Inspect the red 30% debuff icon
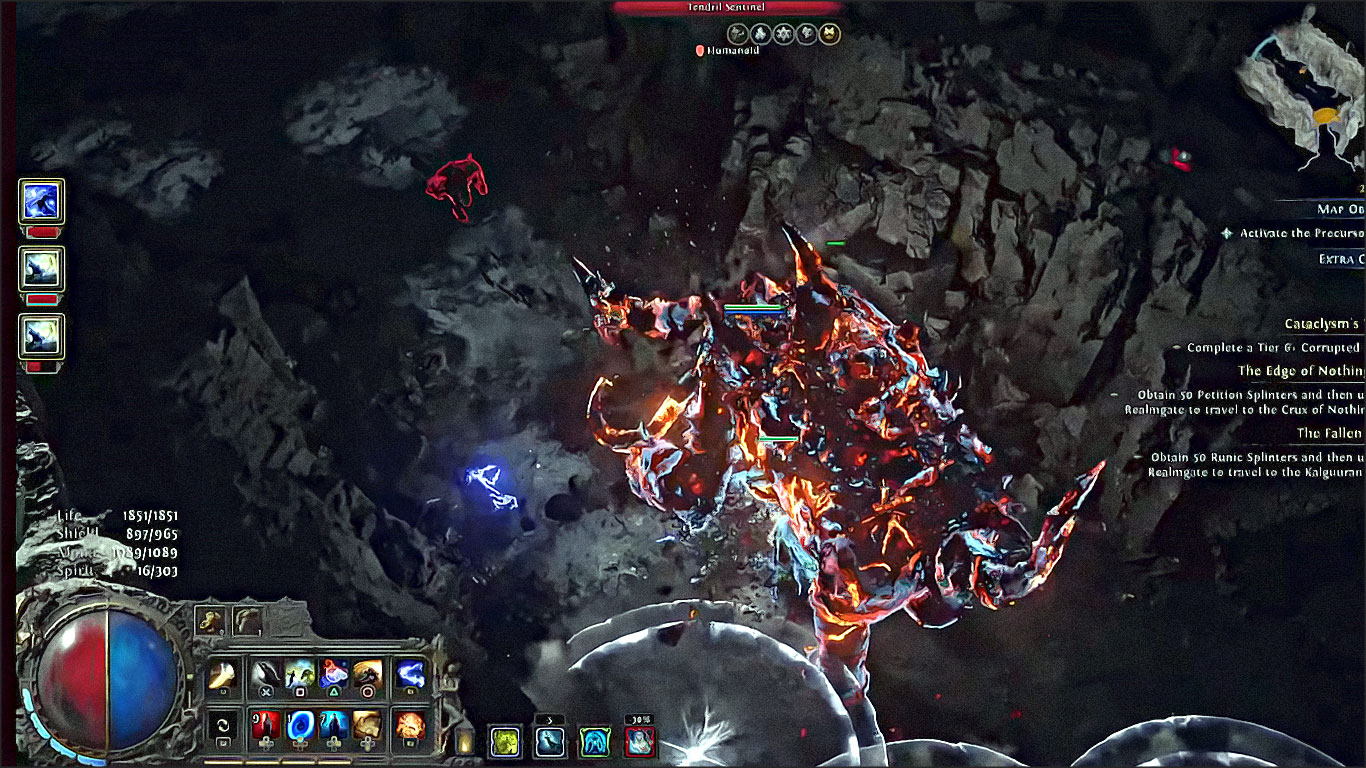This screenshot has height=768, width=1366. (638, 742)
